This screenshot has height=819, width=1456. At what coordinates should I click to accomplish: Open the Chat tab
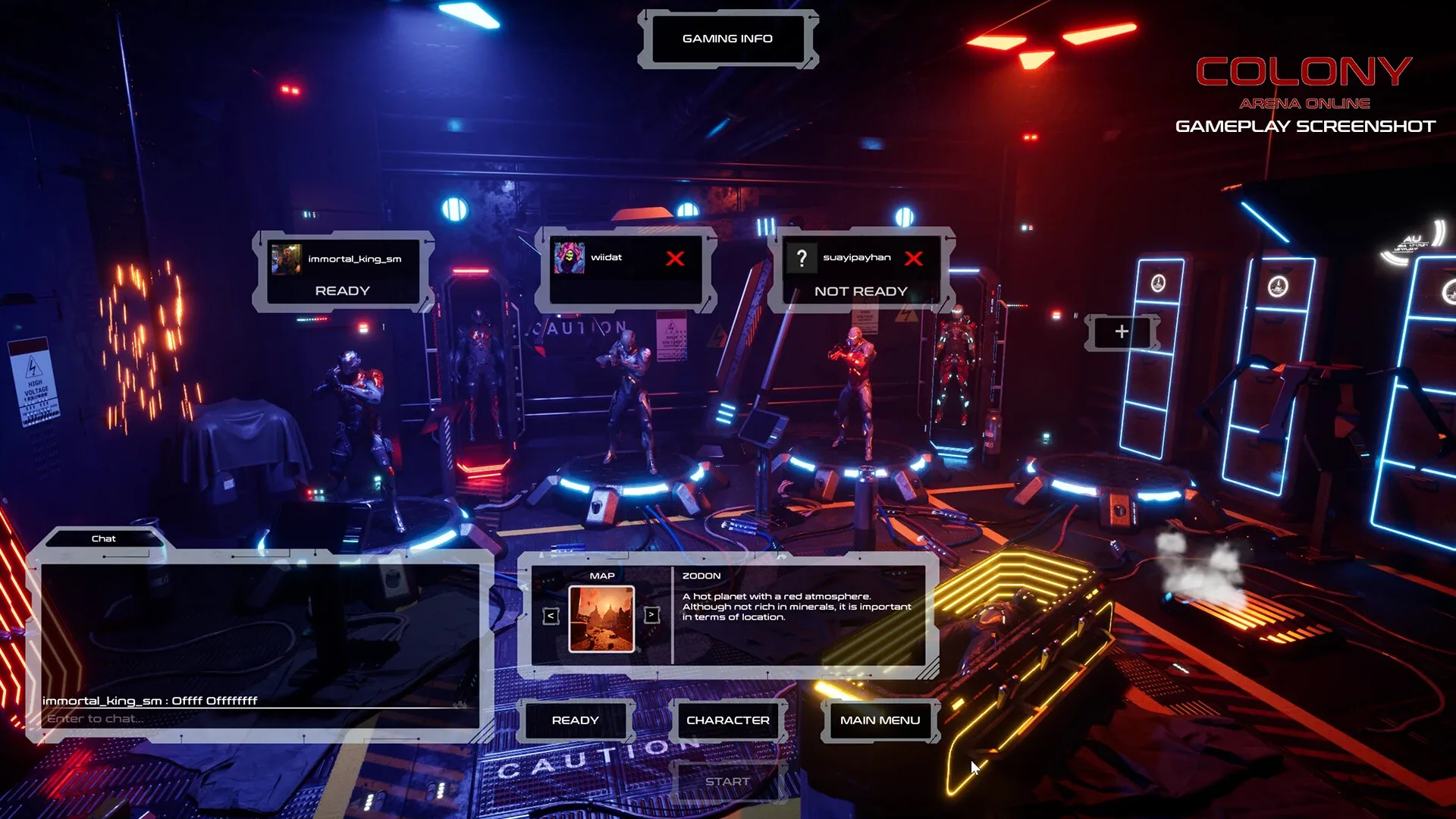tap(104, 539)
